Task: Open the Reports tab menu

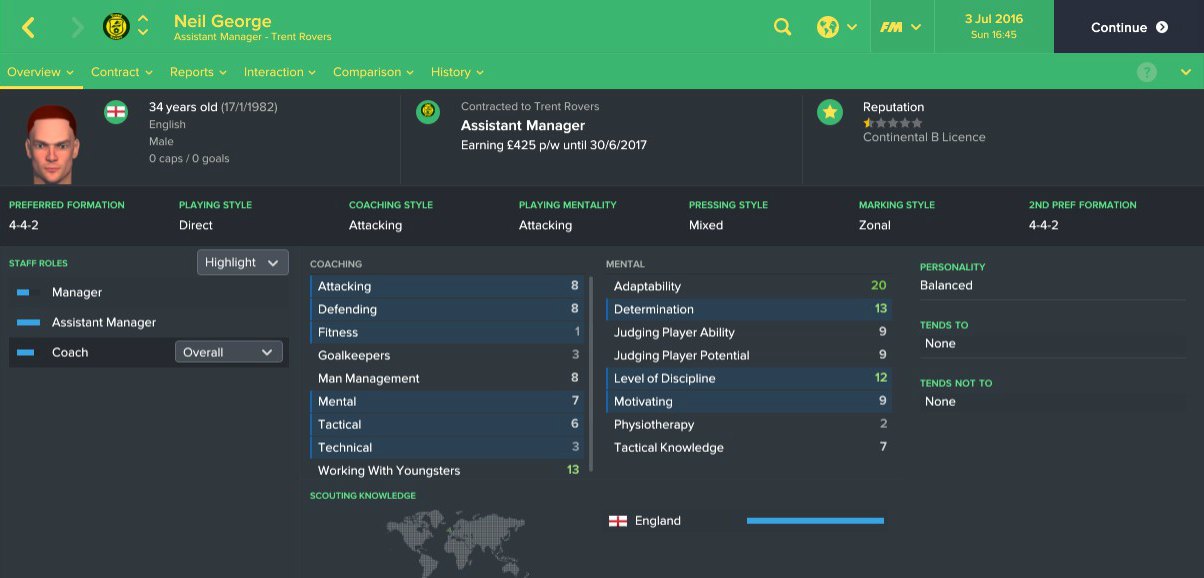Action: (x=198, y=72)
